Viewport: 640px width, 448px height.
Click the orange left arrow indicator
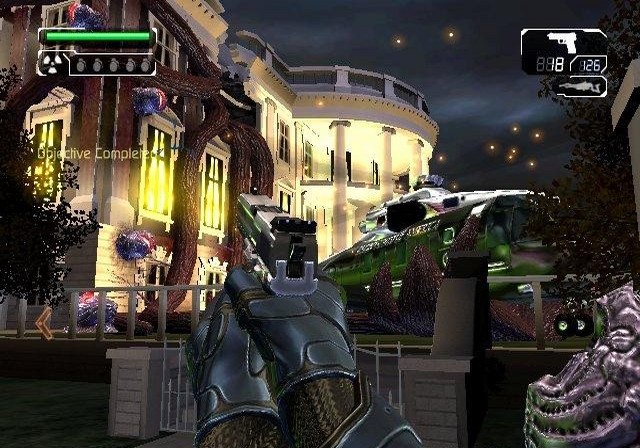point(43,323)
